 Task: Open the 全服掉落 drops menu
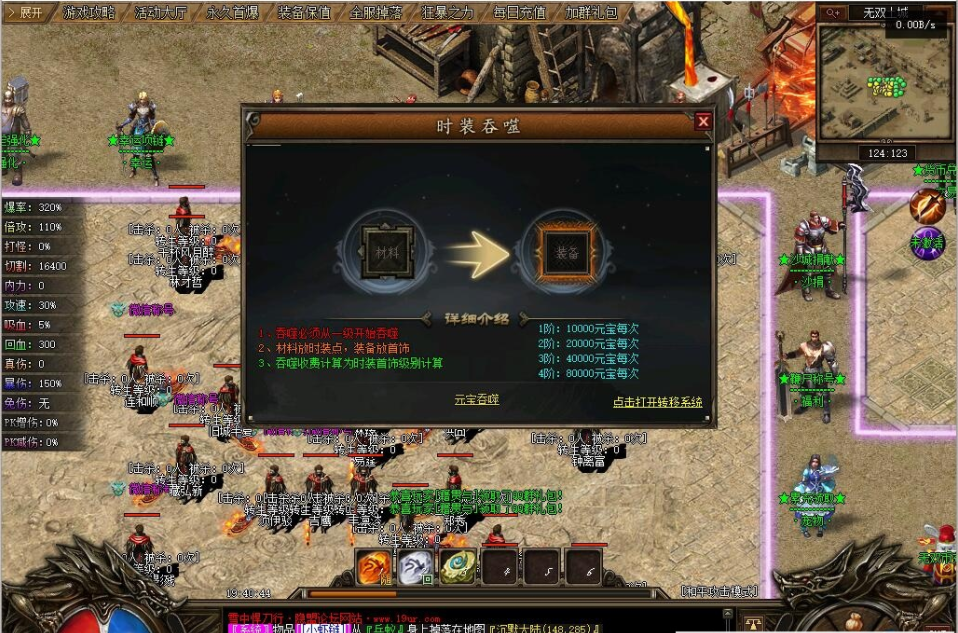pyautogui.click(x=377, y=12)
